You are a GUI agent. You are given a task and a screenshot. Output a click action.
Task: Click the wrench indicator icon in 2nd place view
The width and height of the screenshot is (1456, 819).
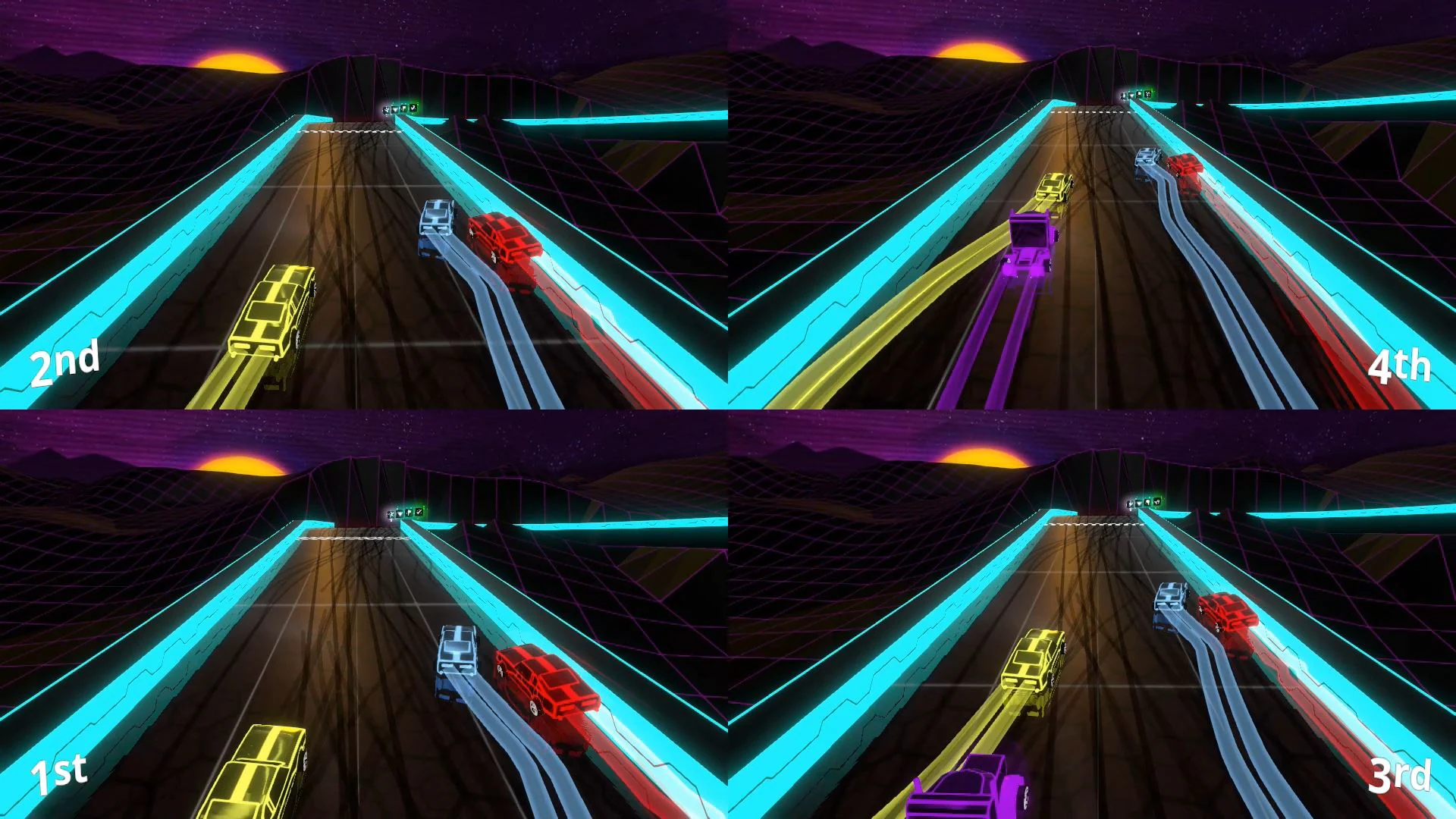(x=387, y=108)
